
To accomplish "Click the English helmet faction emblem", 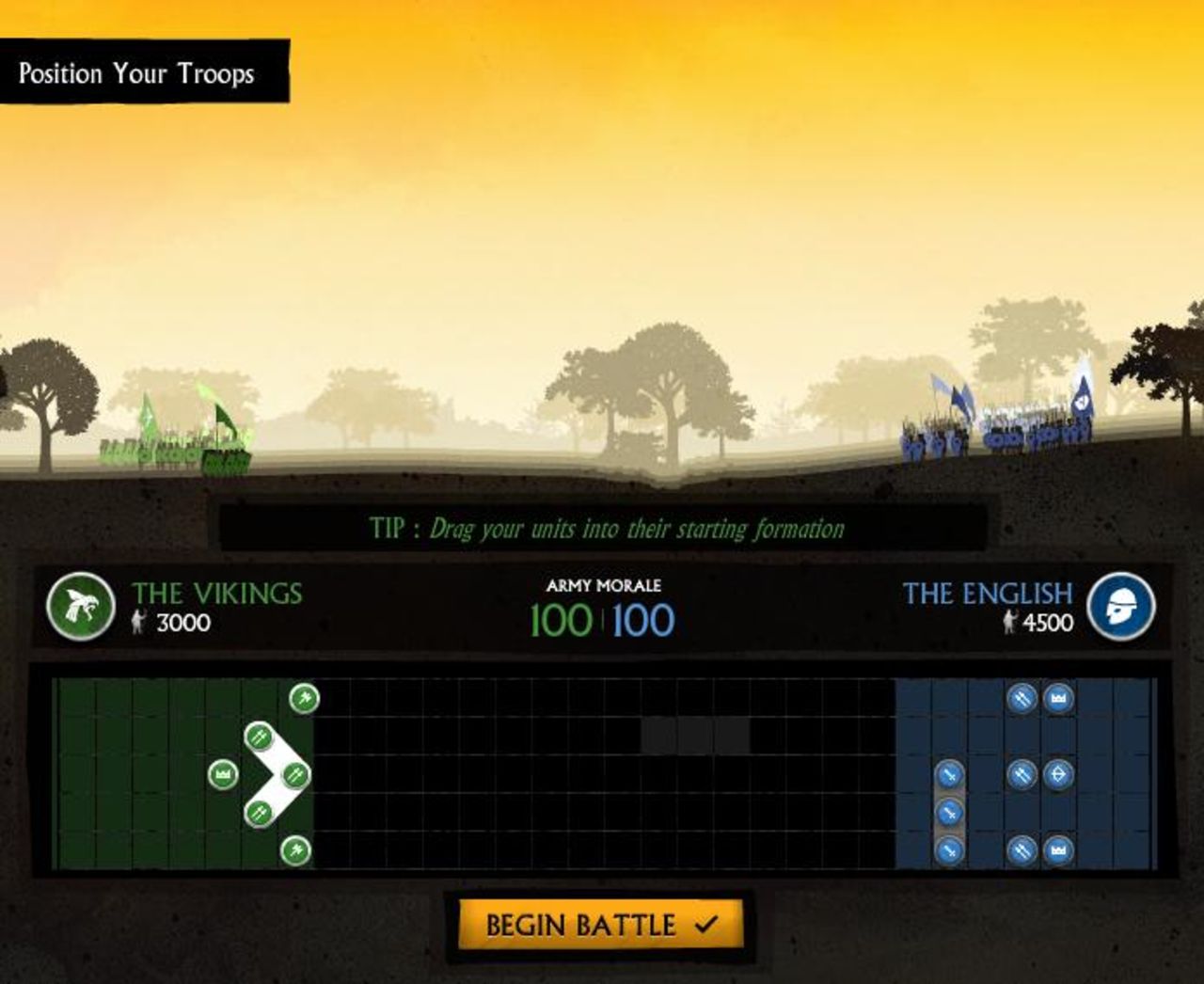I will tap(1120, 607).
